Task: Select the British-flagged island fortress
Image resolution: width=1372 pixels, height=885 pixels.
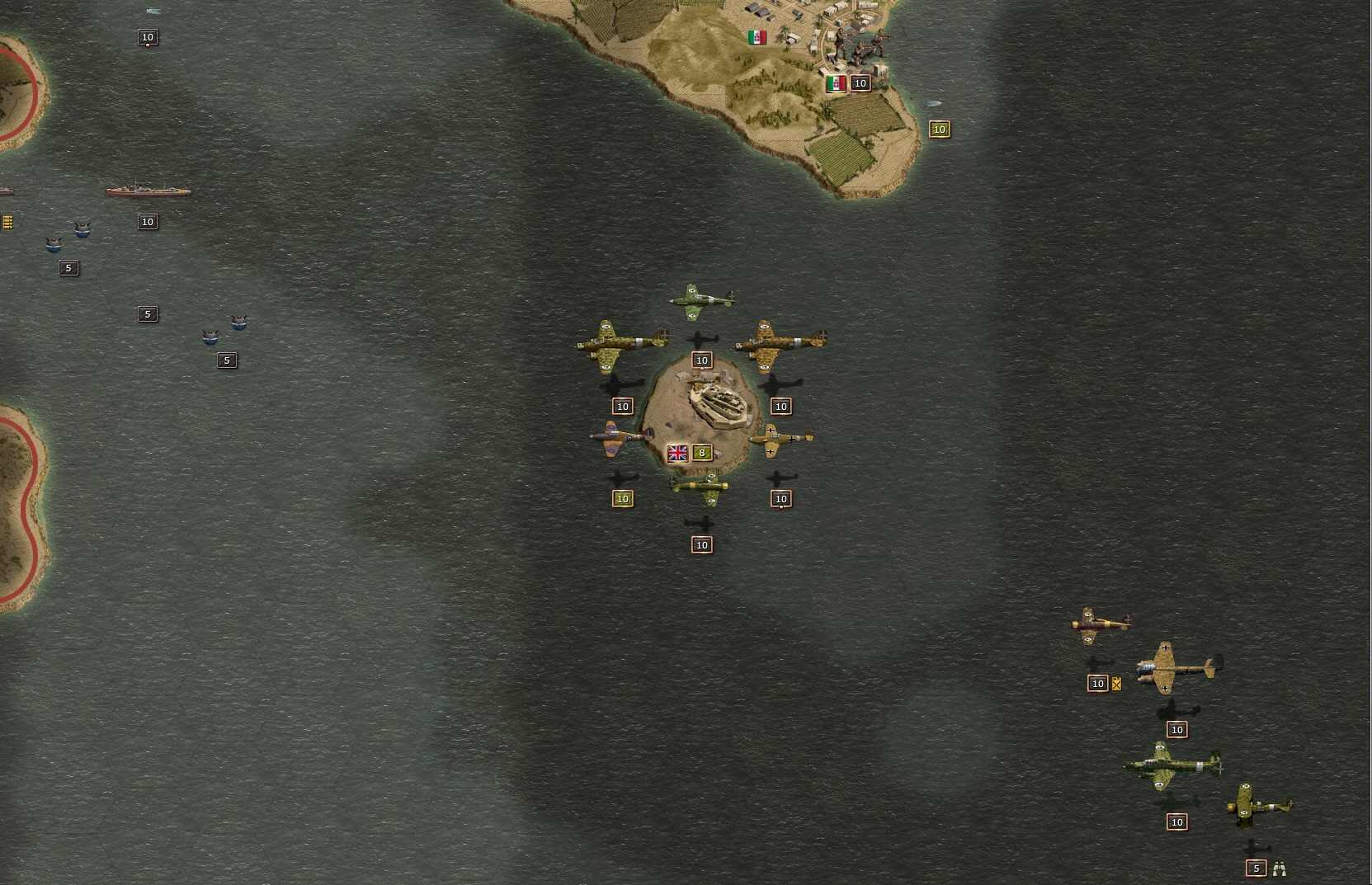Action: (x=714, y=404)
